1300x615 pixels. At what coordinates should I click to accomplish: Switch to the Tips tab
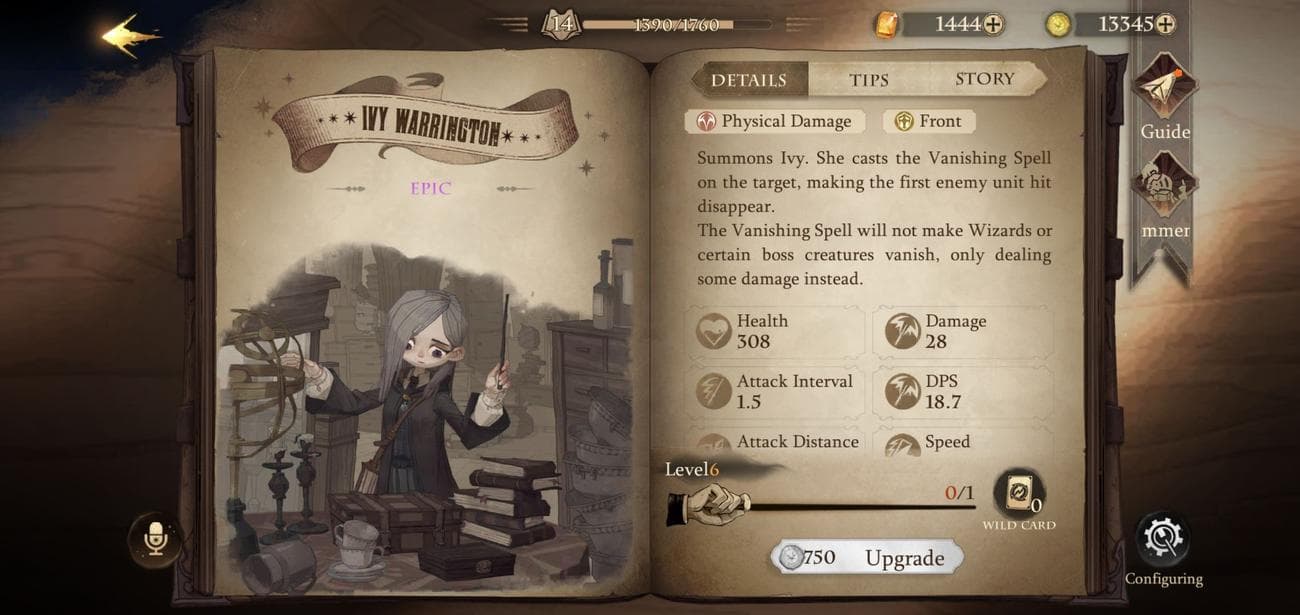(868, 80)
